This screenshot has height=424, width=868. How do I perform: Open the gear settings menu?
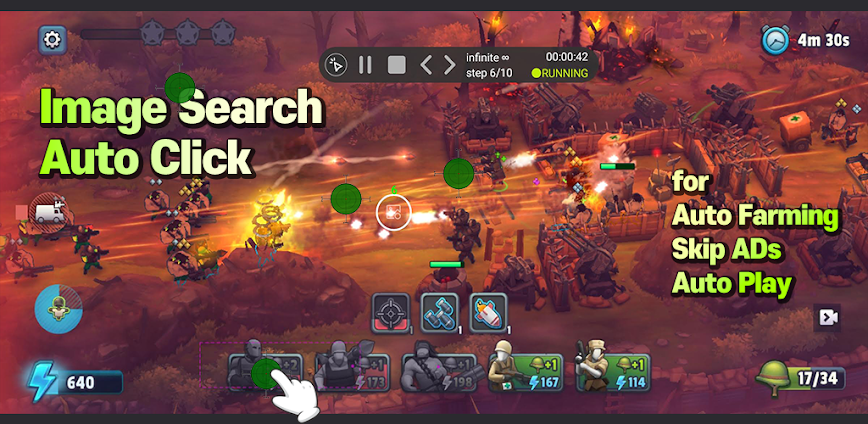click(x=52, y=40)
